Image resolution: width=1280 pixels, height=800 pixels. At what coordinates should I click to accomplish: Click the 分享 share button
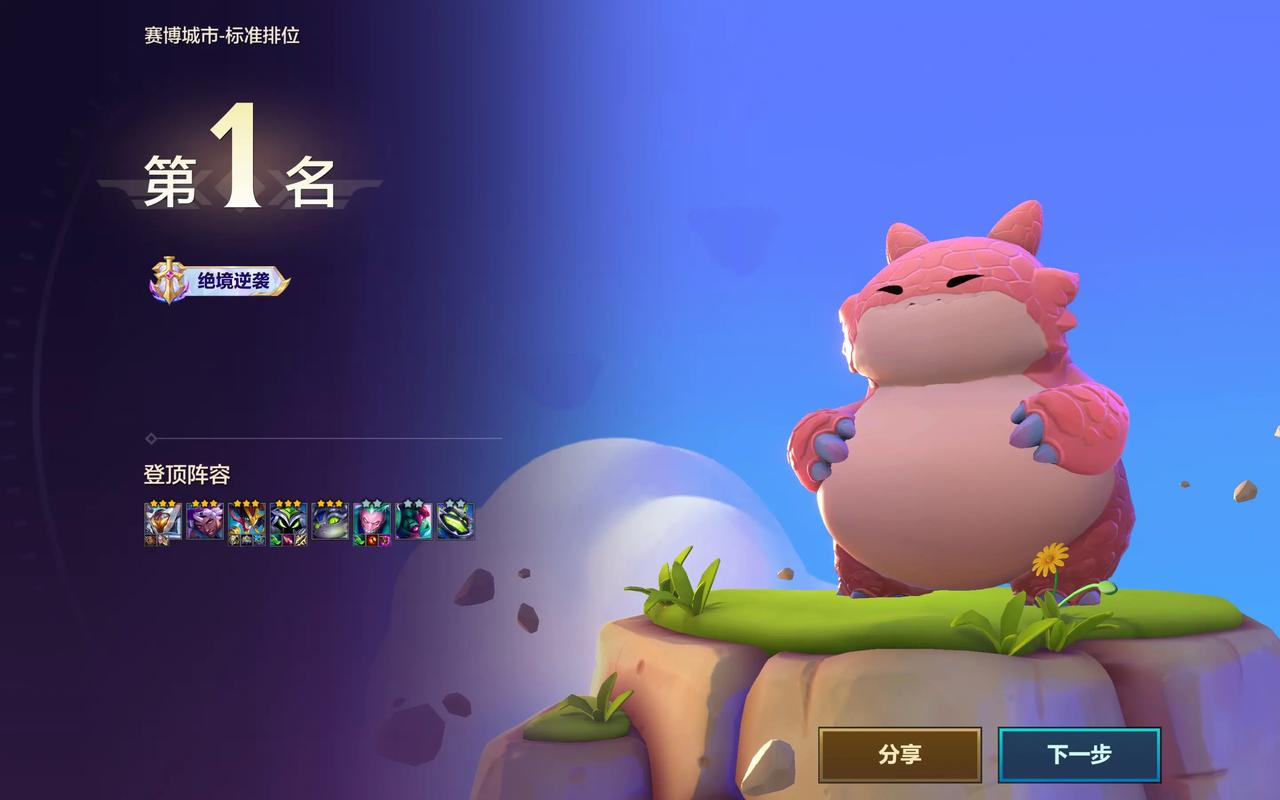(x=899, y=755)
